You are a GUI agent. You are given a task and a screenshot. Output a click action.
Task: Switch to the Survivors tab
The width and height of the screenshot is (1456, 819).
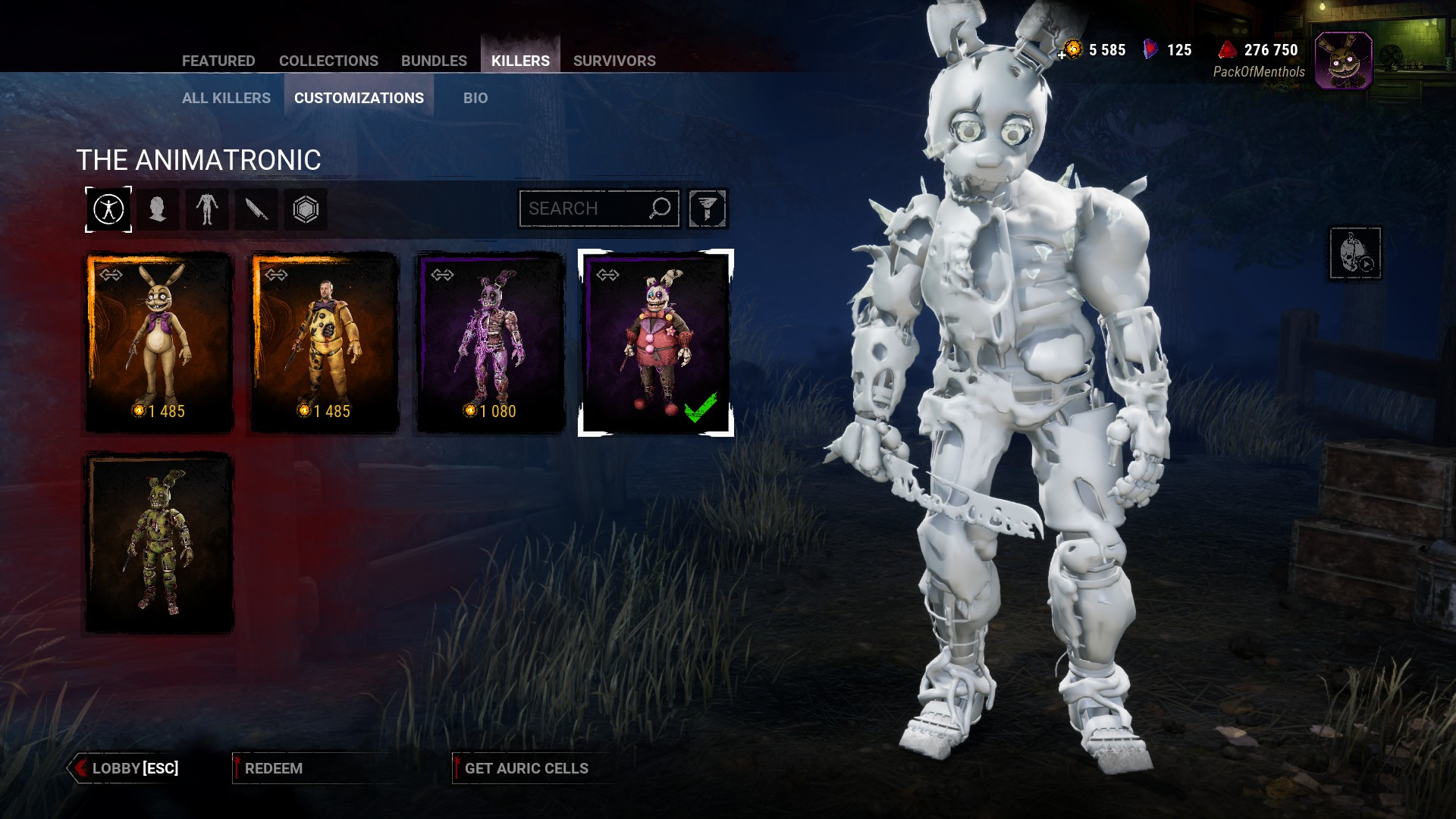point(614,61)
